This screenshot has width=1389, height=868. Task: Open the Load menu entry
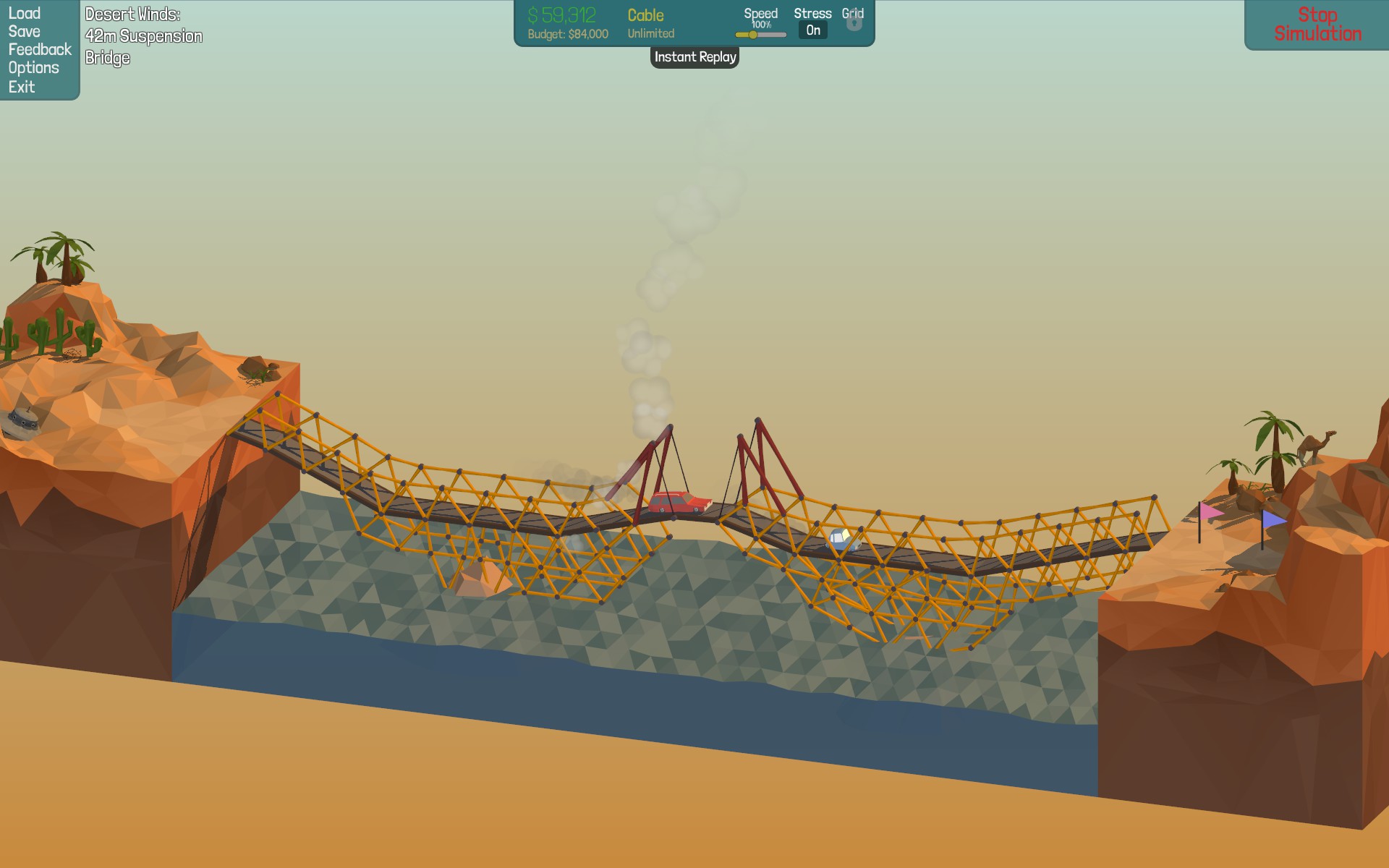point(24,13)
